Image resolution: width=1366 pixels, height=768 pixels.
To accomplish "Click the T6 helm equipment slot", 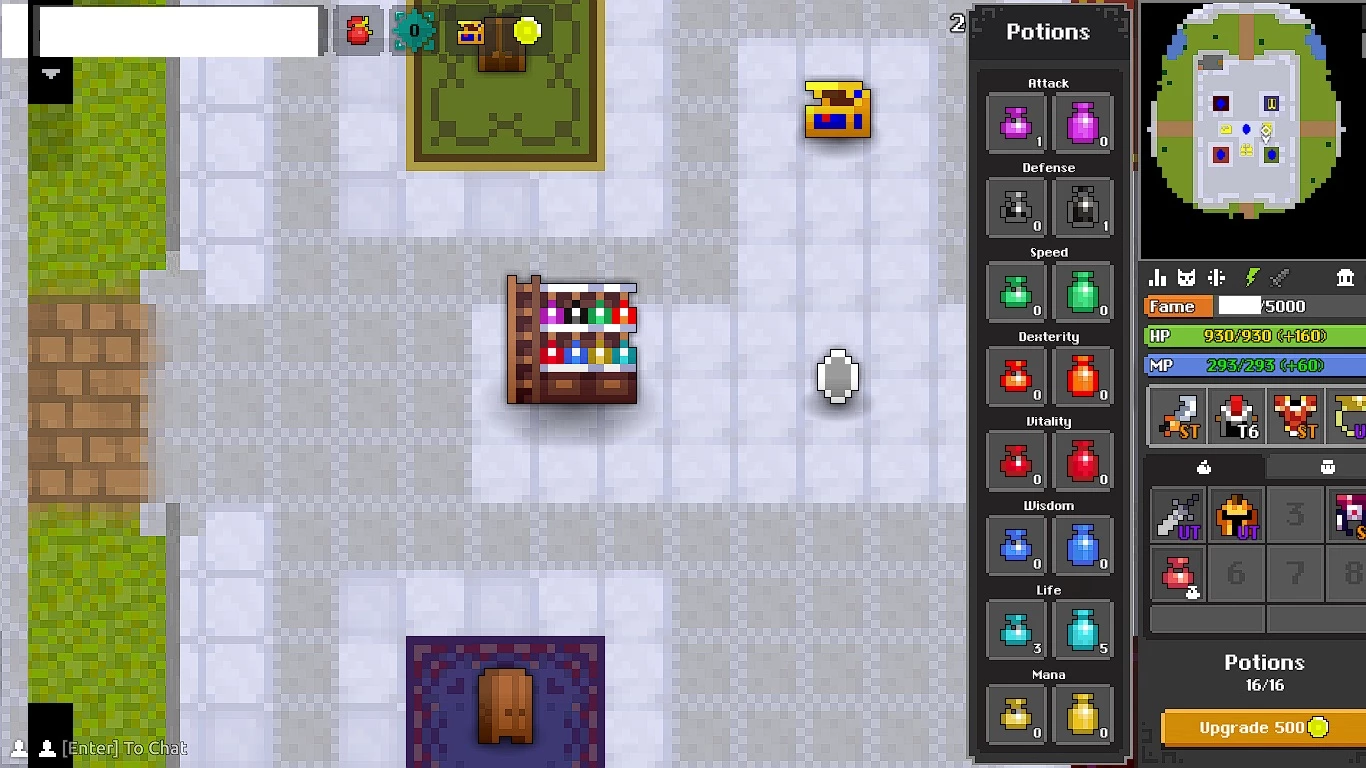I will 1234,415.
